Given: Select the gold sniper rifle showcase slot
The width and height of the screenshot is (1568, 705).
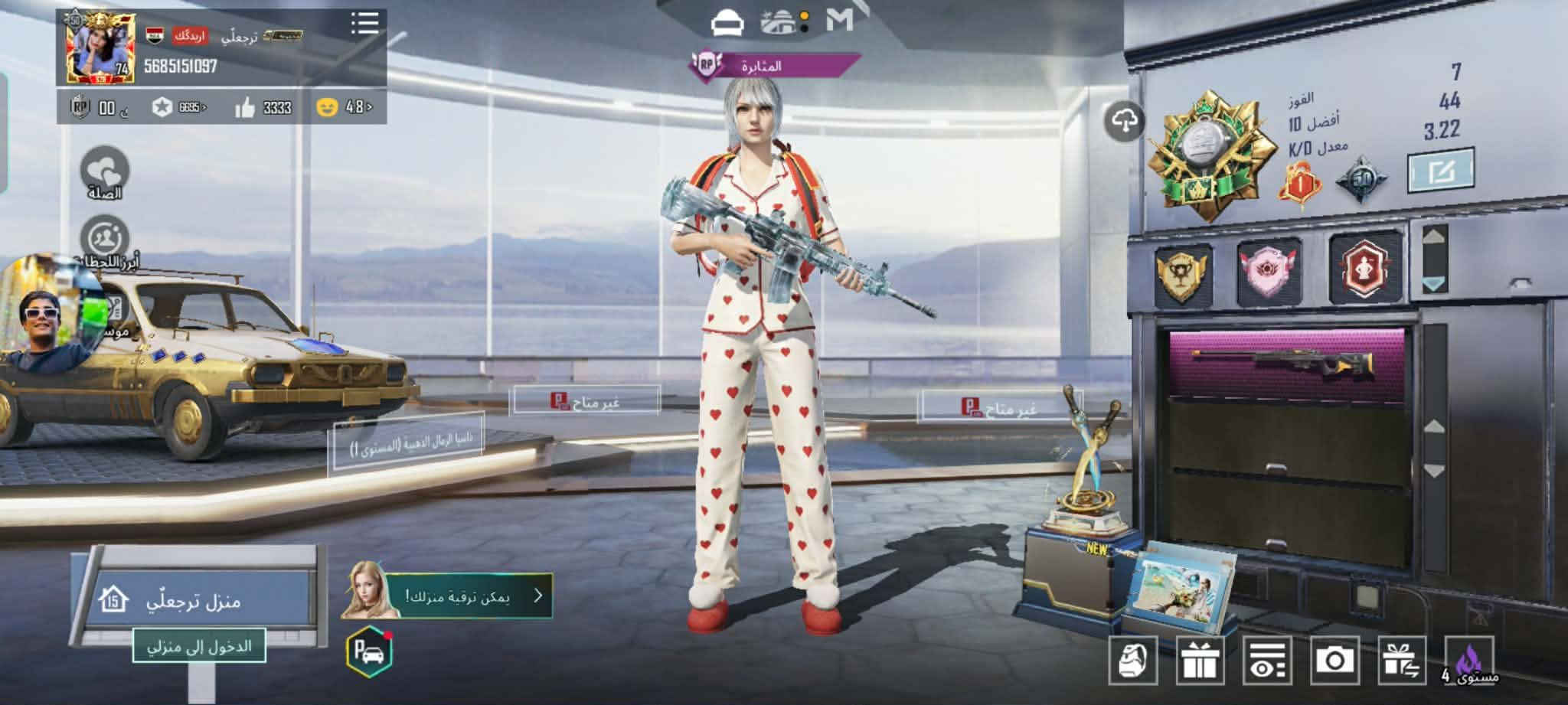Looking at the screenshot, I should coord(1286,364).
